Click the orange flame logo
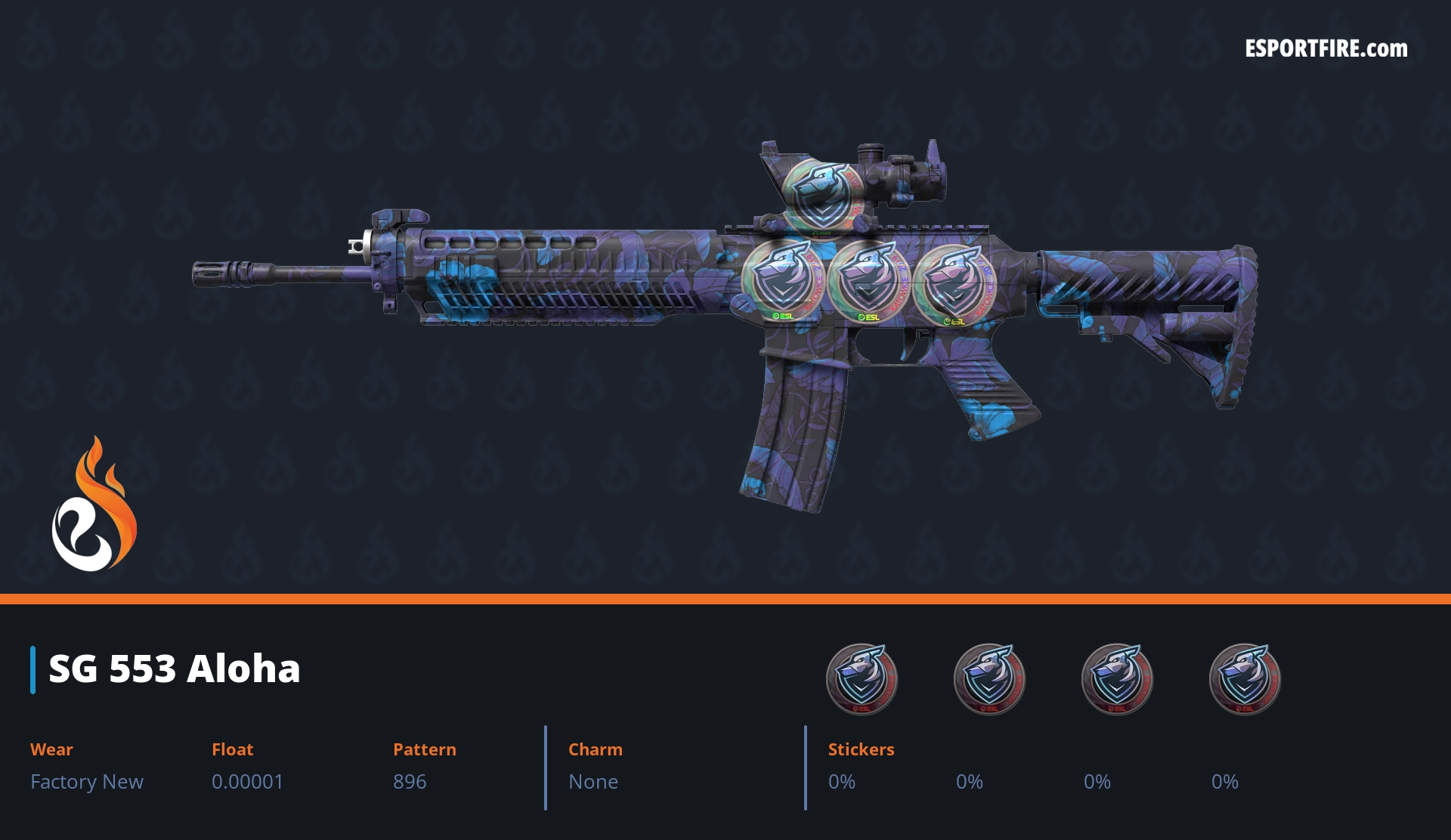 click(x=94, y=505)
